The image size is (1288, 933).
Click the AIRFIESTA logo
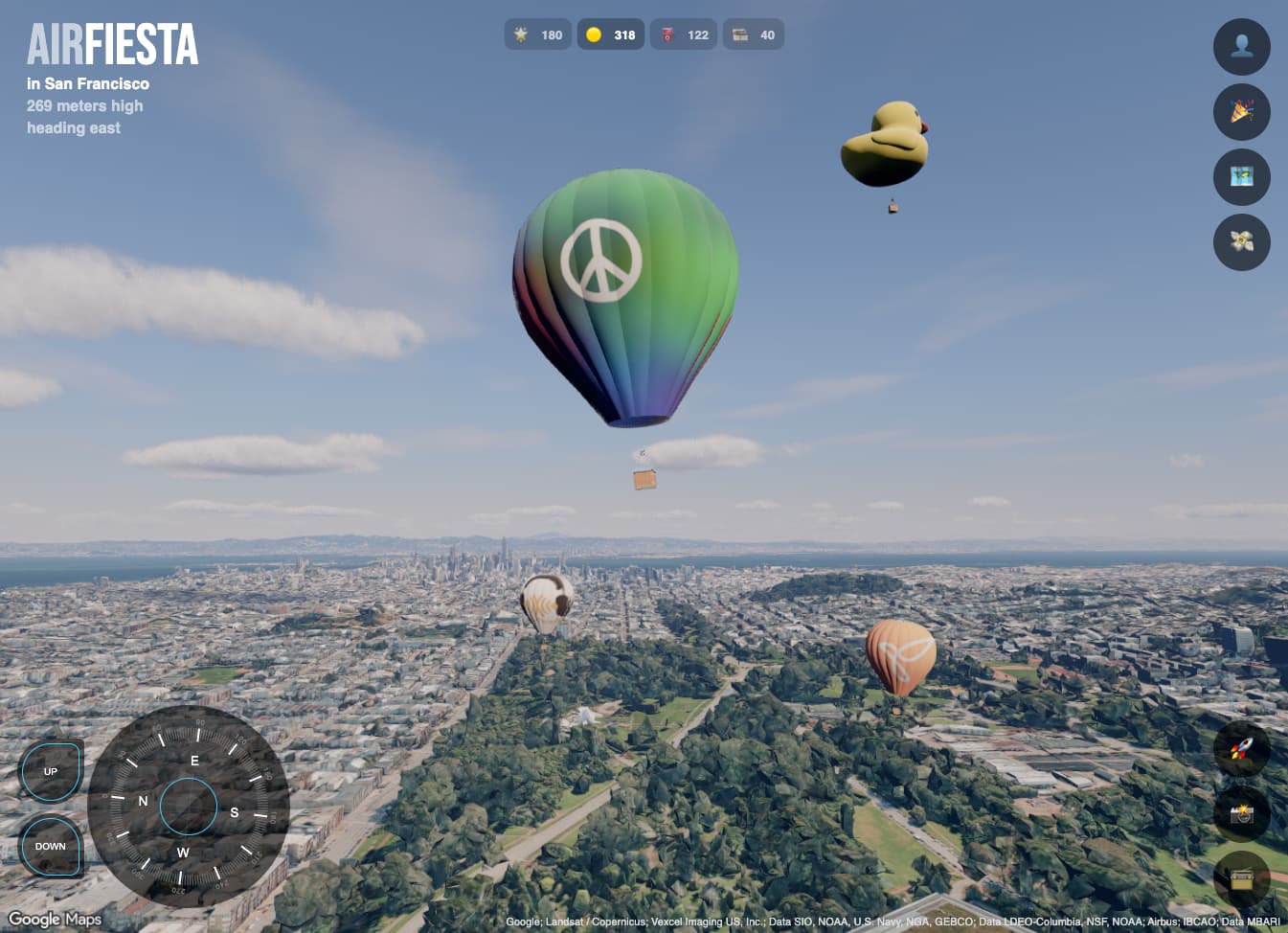[x=112, y=45]
